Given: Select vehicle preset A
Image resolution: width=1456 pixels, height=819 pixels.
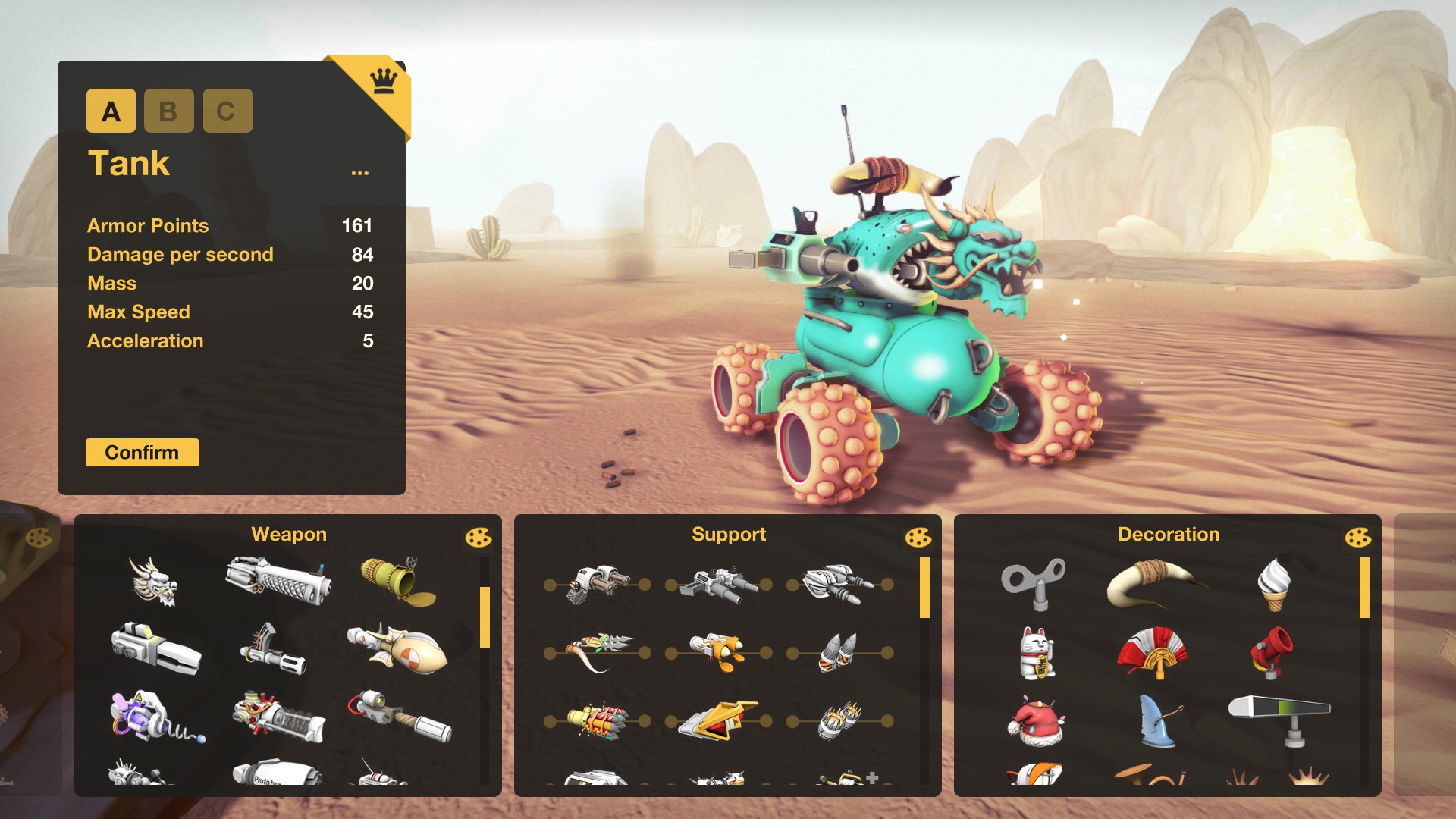Looking at the screenshot, I should click(x=111, y=111).
